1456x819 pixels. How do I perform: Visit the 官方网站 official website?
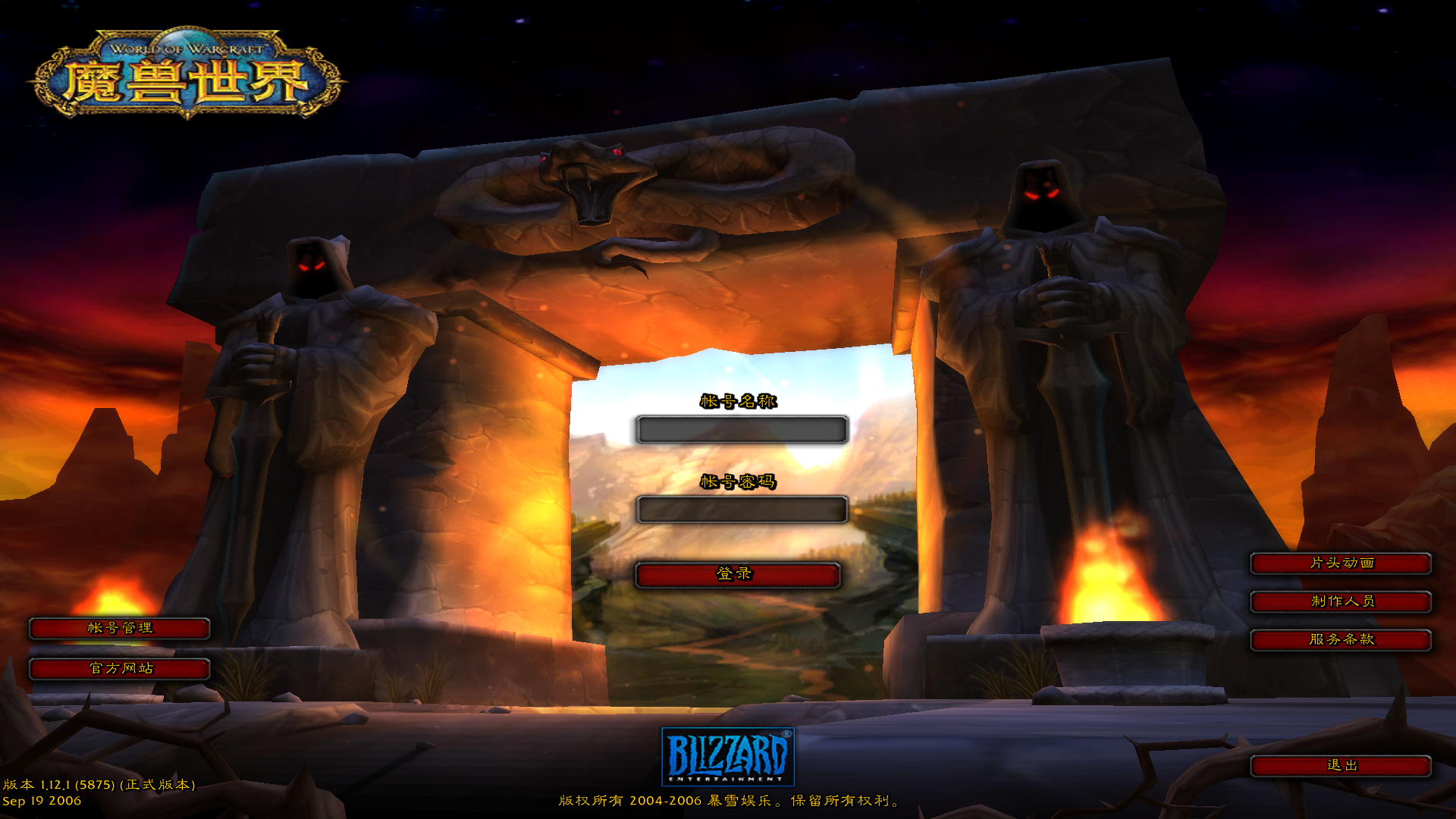tap(119, 670)
